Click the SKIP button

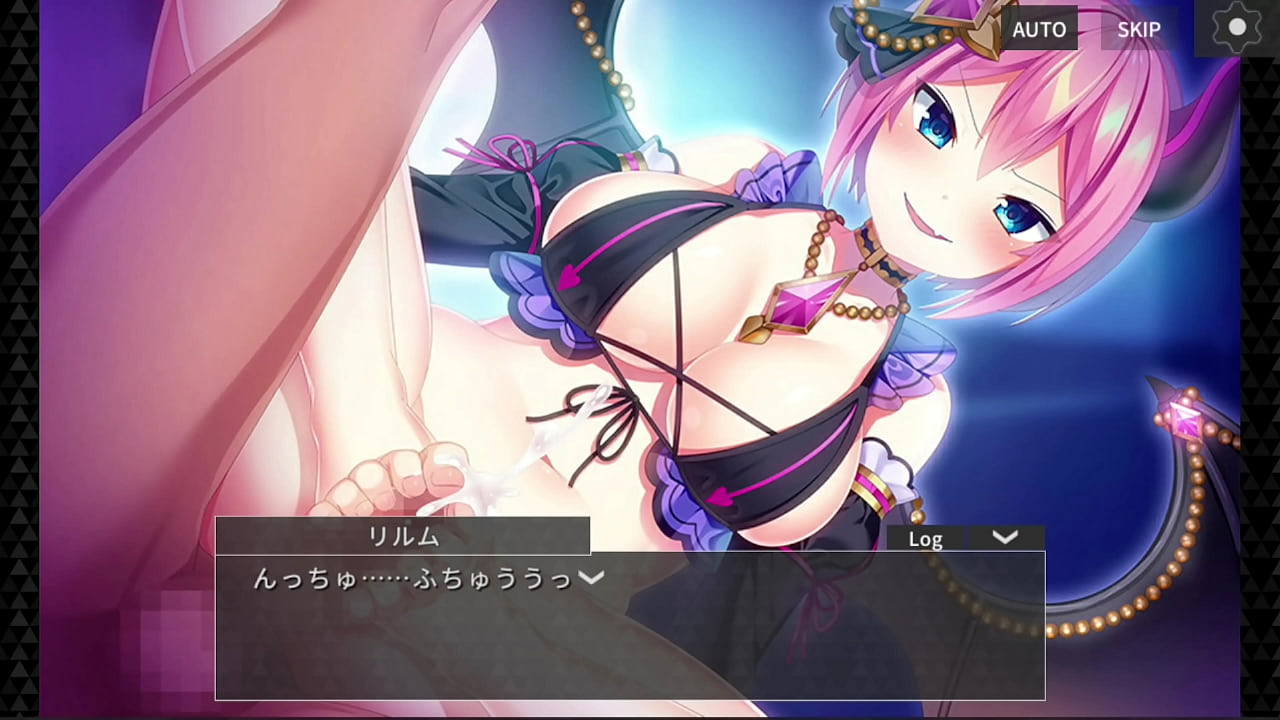point(1138,29)
